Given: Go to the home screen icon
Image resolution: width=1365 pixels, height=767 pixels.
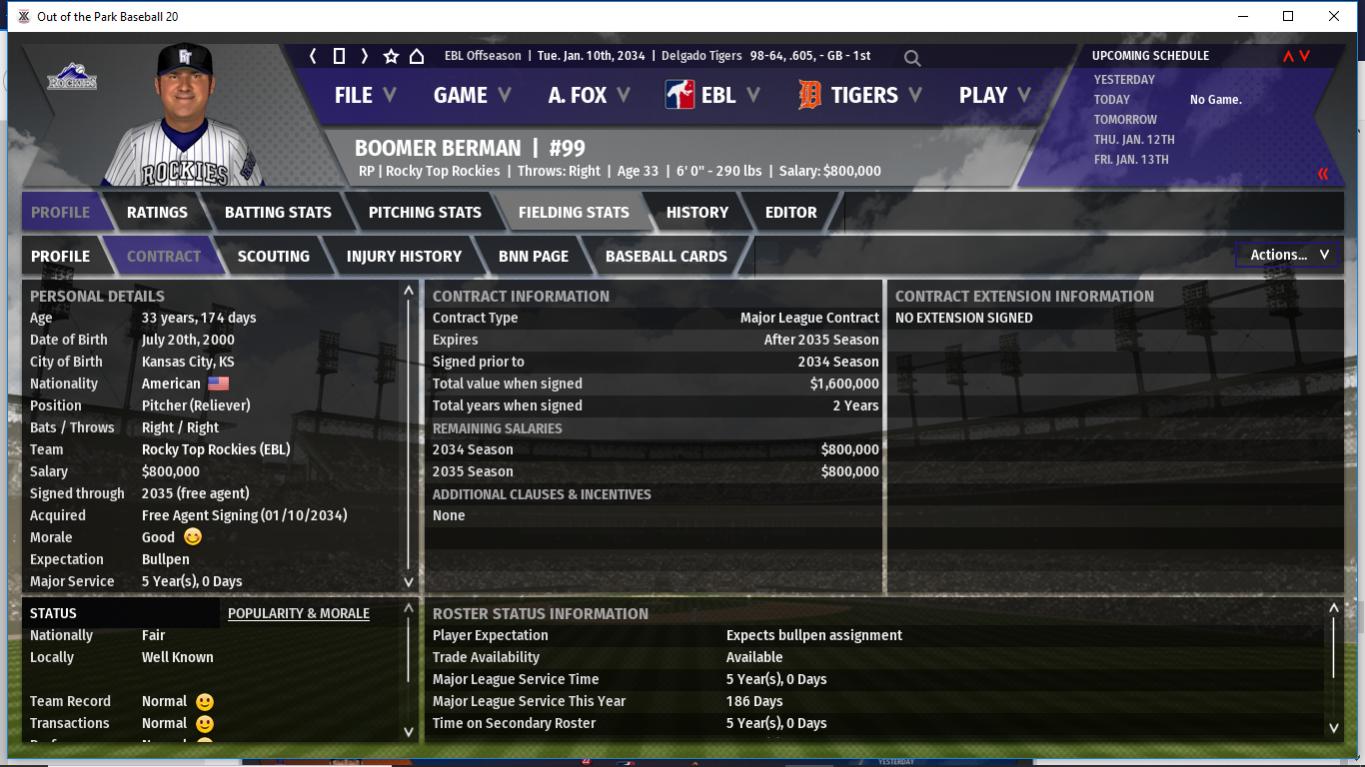Looking at the screenshot, I should 417,56.
